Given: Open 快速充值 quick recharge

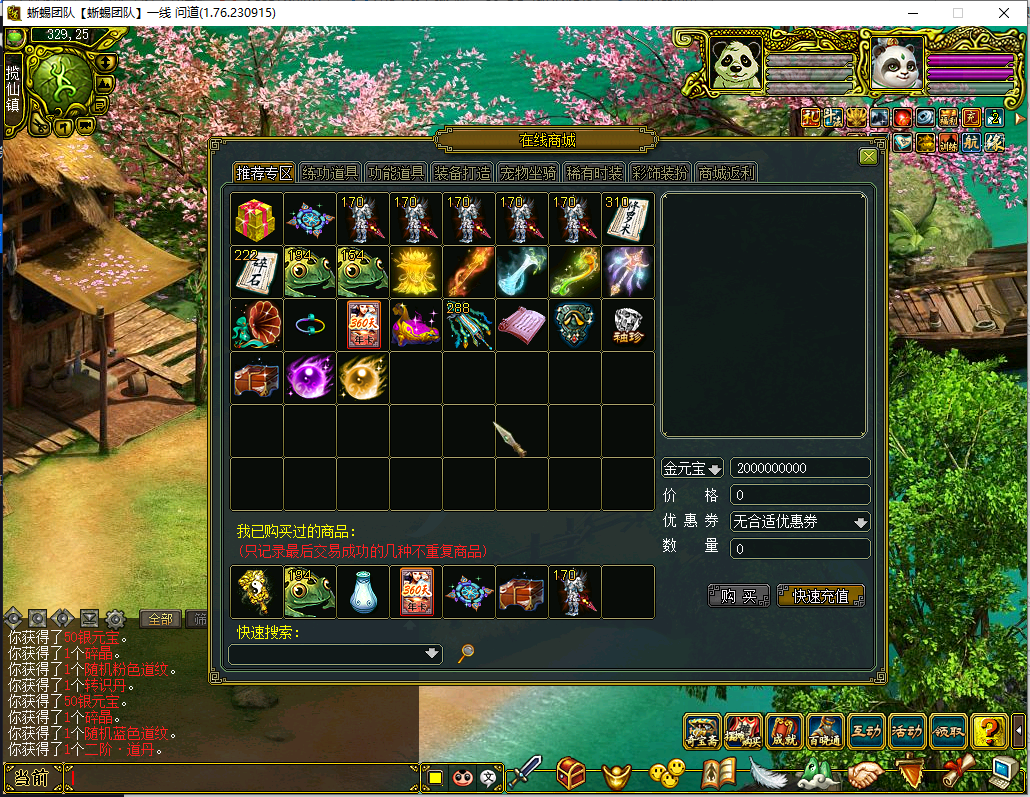Looking at the screenshot, I should pos(820,596).
